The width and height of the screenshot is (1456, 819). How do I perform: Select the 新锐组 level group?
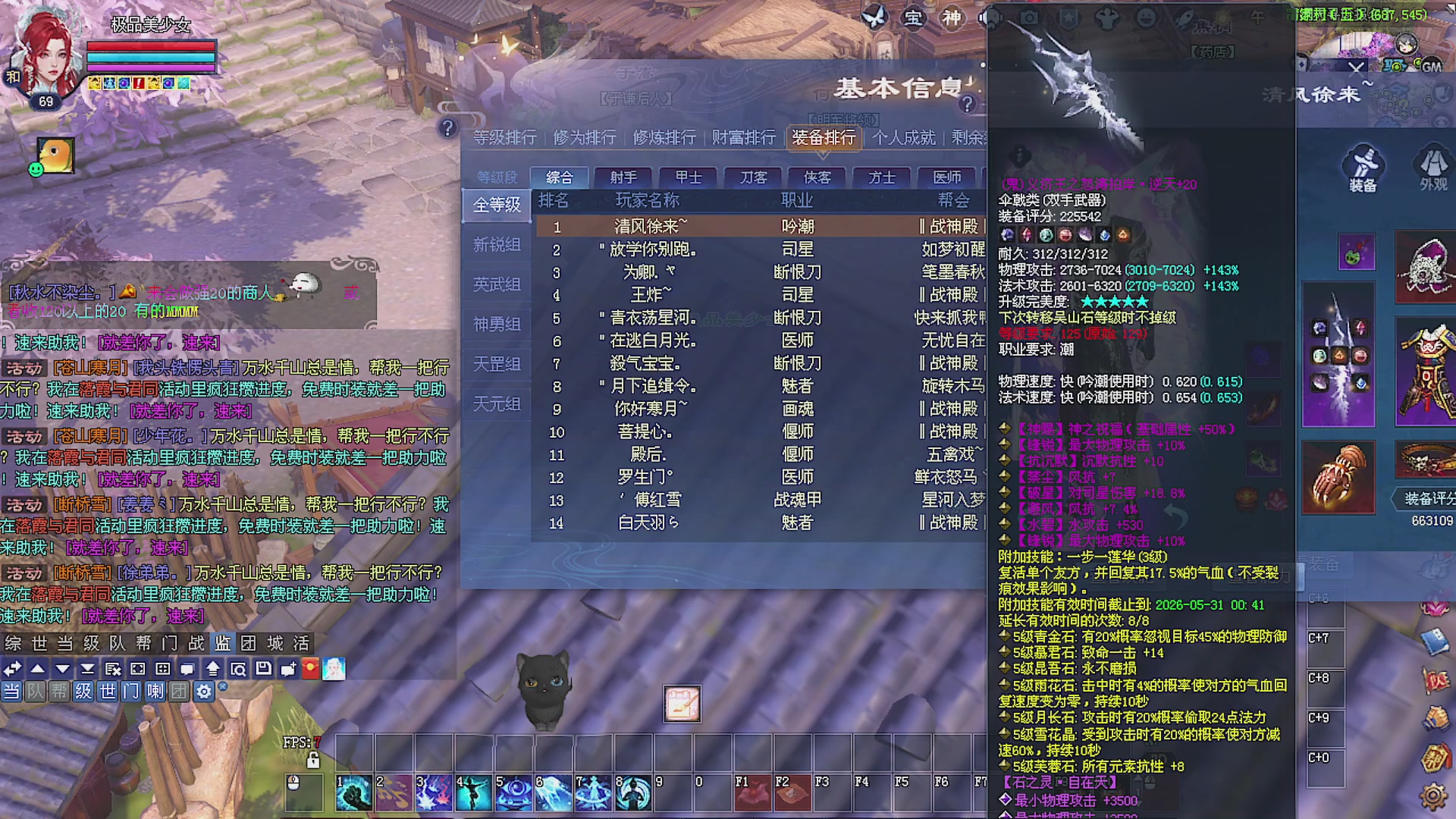click(x=496, y=244)
